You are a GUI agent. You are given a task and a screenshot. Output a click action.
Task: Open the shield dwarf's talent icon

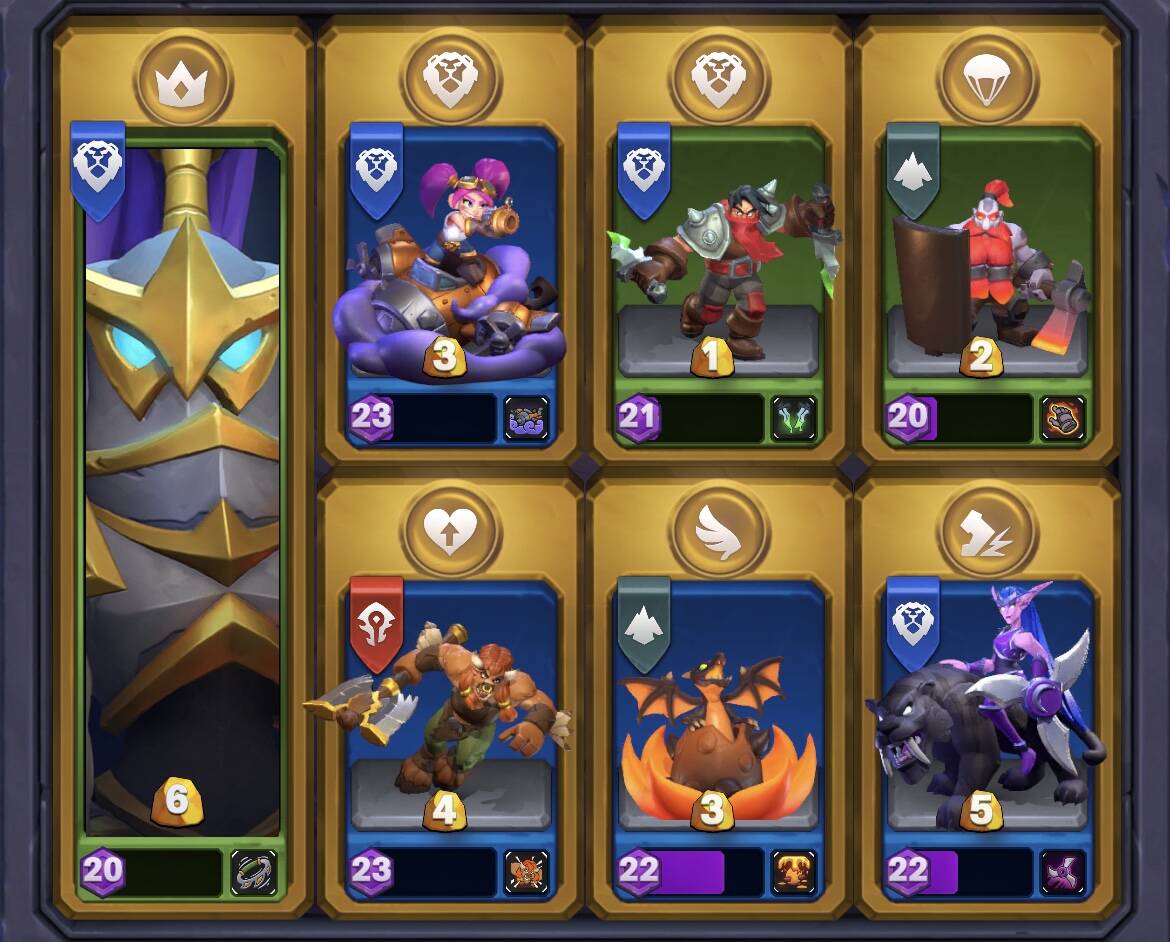(1062, 418)
